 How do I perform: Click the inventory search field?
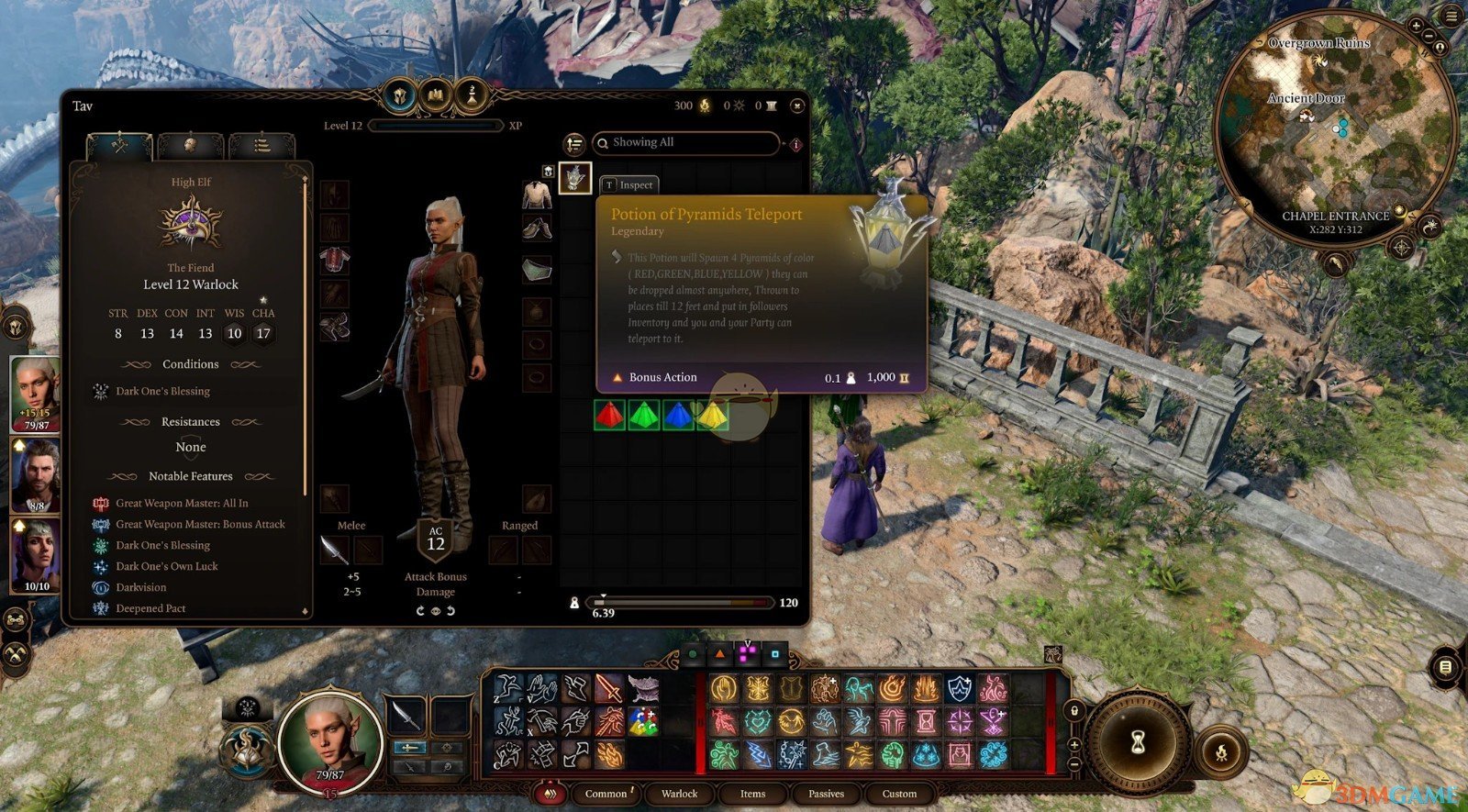click(x=690, y=142)
